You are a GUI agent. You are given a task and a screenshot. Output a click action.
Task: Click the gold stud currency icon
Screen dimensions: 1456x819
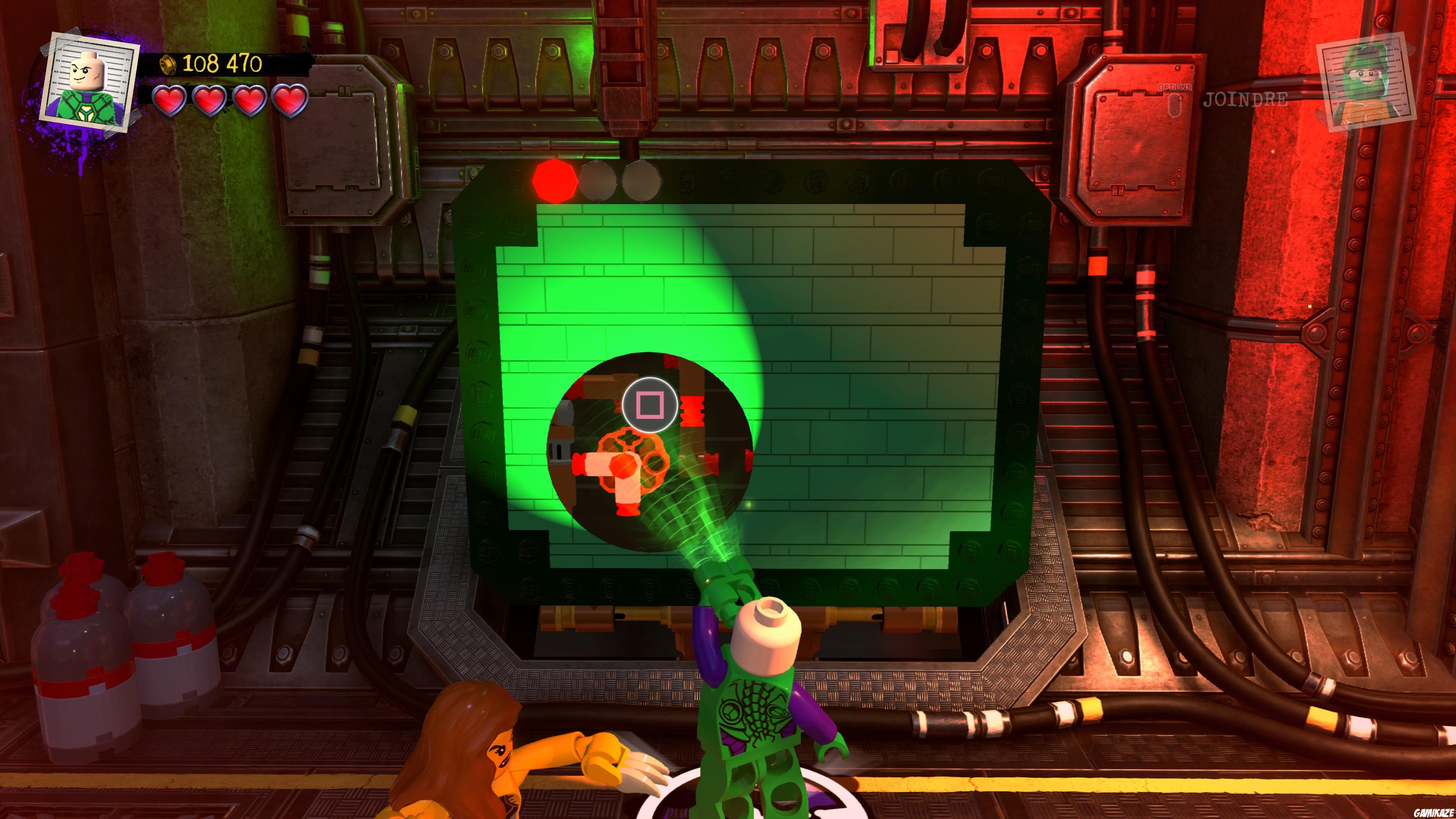(168, 64)
